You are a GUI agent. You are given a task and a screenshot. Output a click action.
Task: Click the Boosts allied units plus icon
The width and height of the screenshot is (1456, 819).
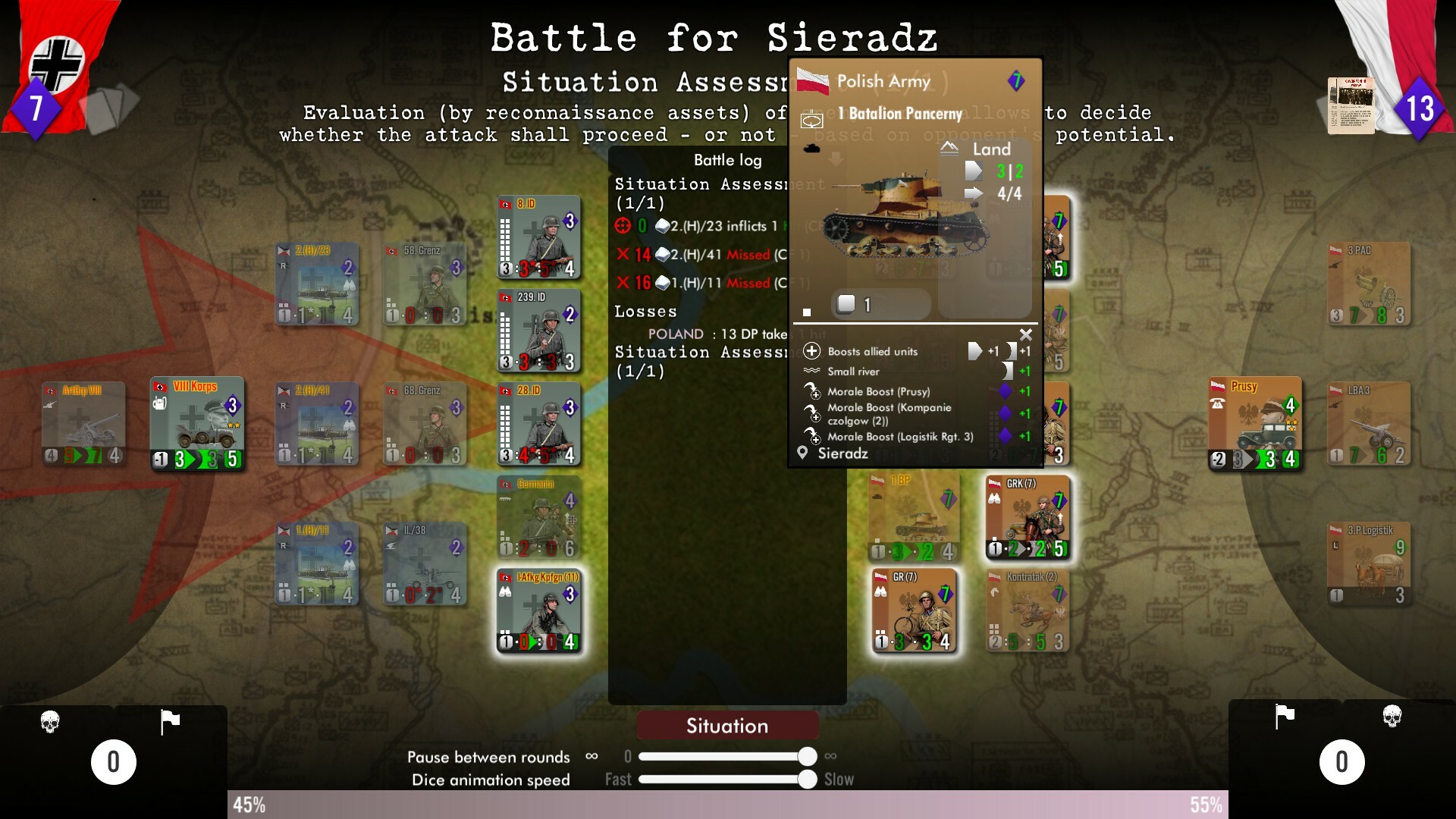(x=811, y=351)
